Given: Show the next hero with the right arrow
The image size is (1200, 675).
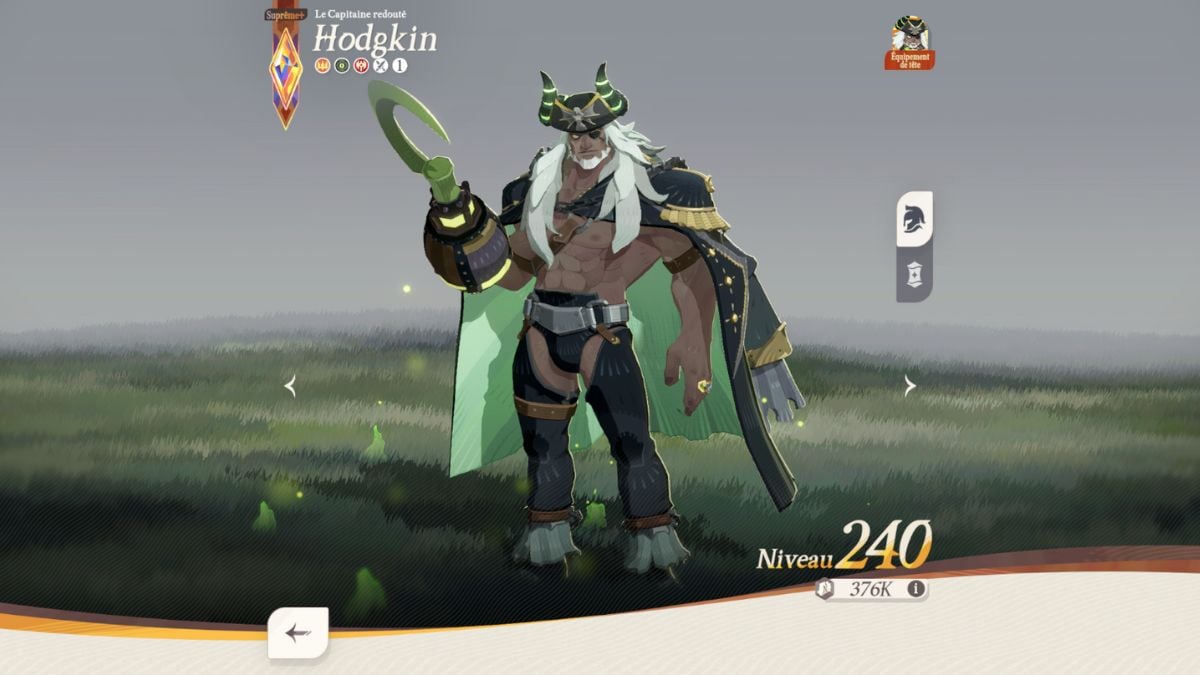Looking at the screenshot, I should pyautogui.click(x=909, y=385).
